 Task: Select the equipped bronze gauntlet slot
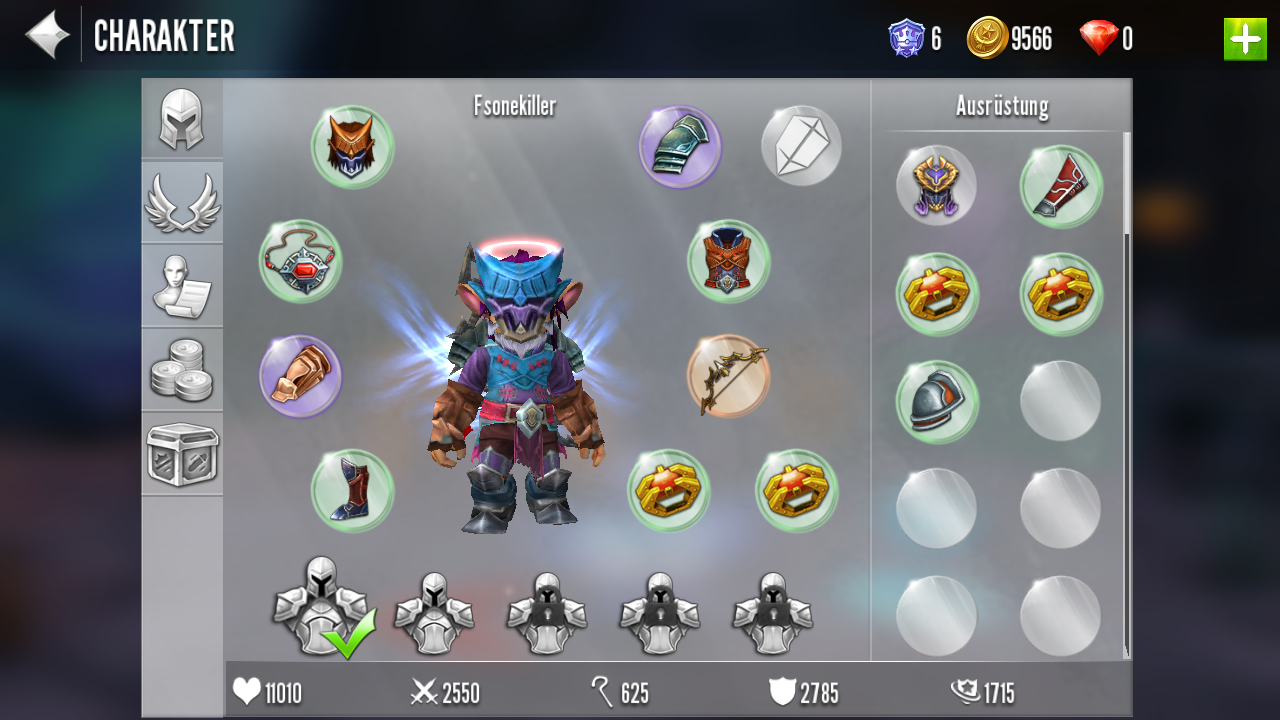click(x=300, y=376)
